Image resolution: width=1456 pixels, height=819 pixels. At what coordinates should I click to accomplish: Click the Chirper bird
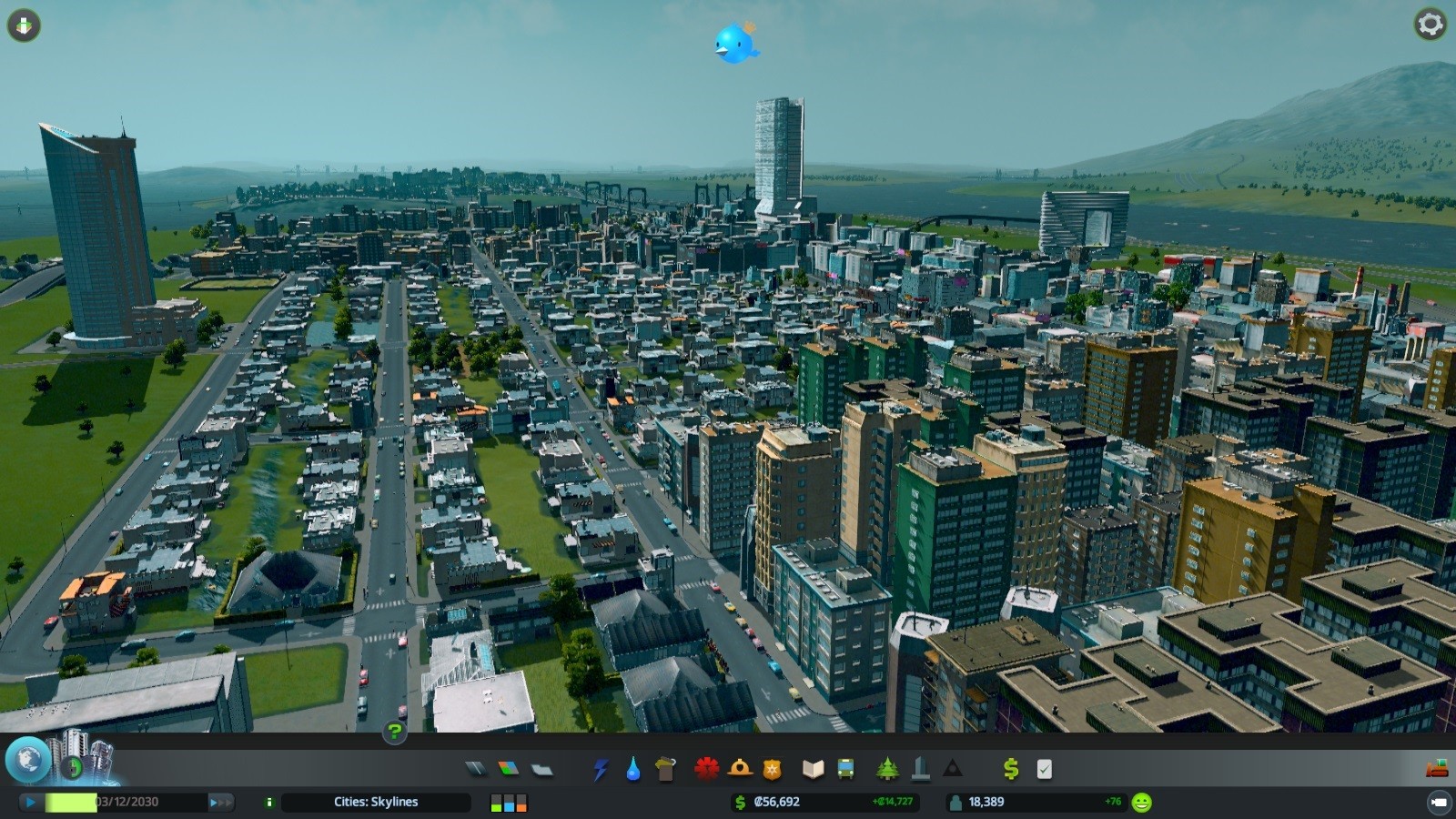coord(737,44)
